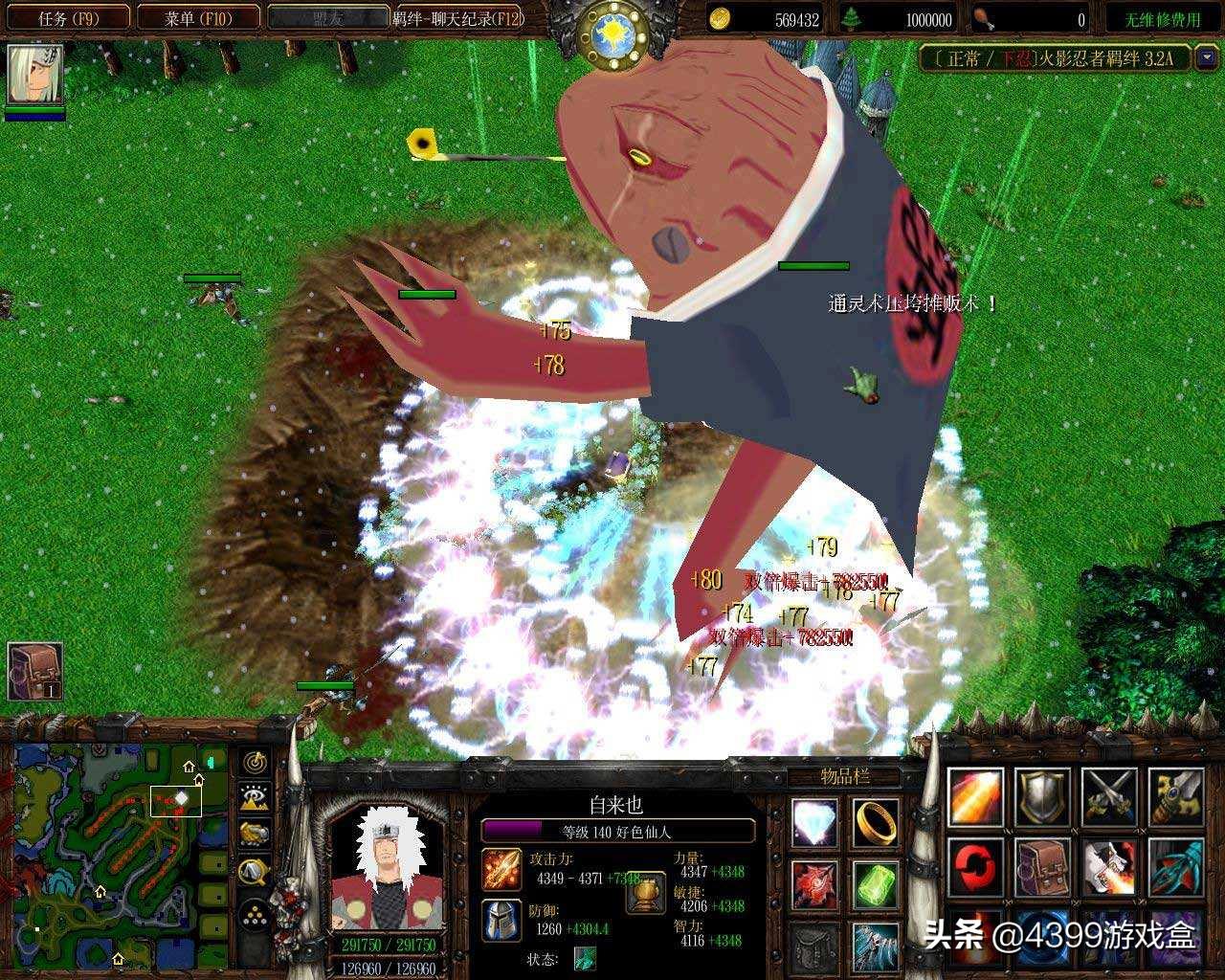Click the minimap signal ping button
1225x980 pixels.
click(x=256, y=764)
